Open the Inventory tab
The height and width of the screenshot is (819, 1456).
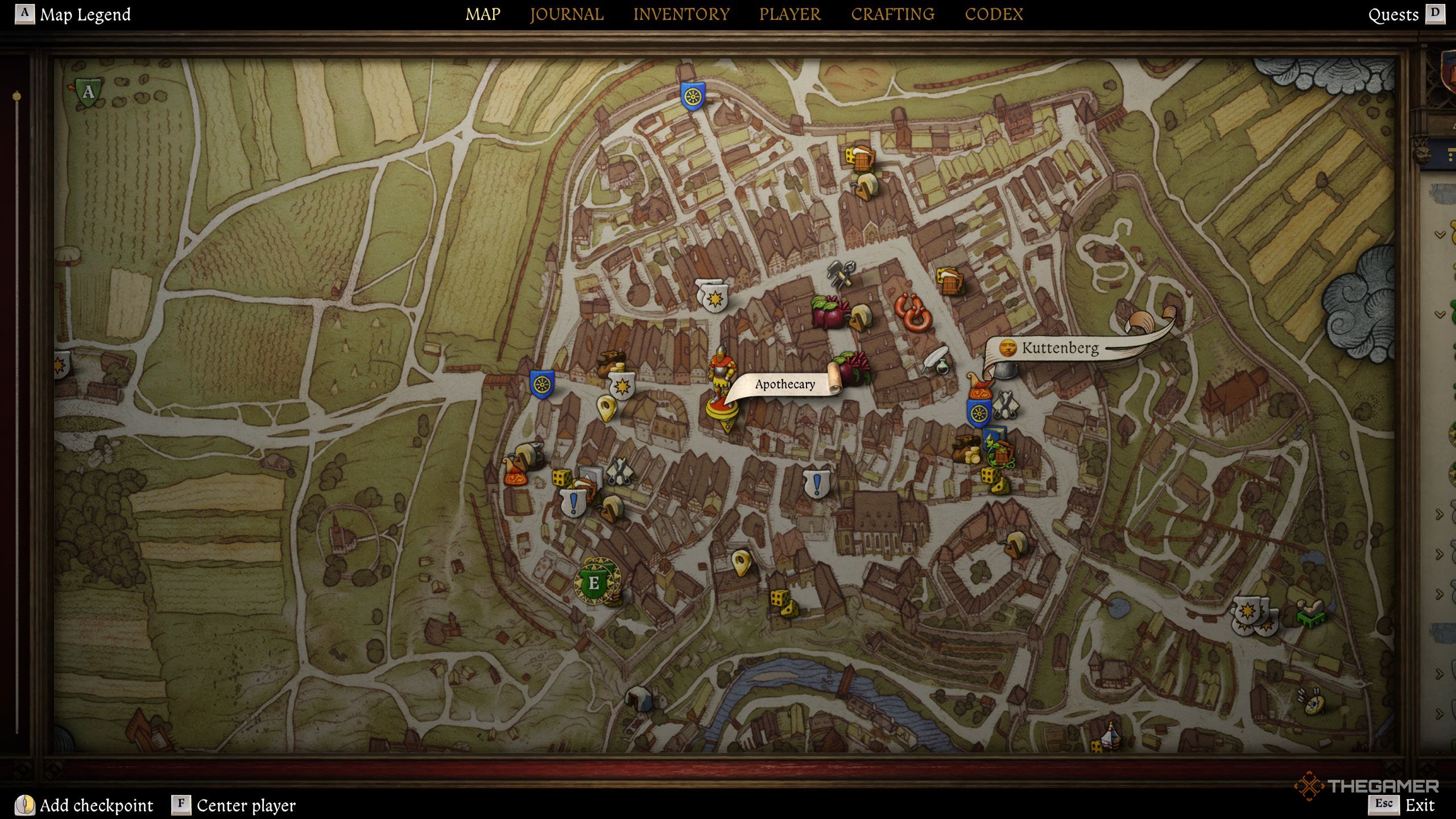[x=681, y=14]
